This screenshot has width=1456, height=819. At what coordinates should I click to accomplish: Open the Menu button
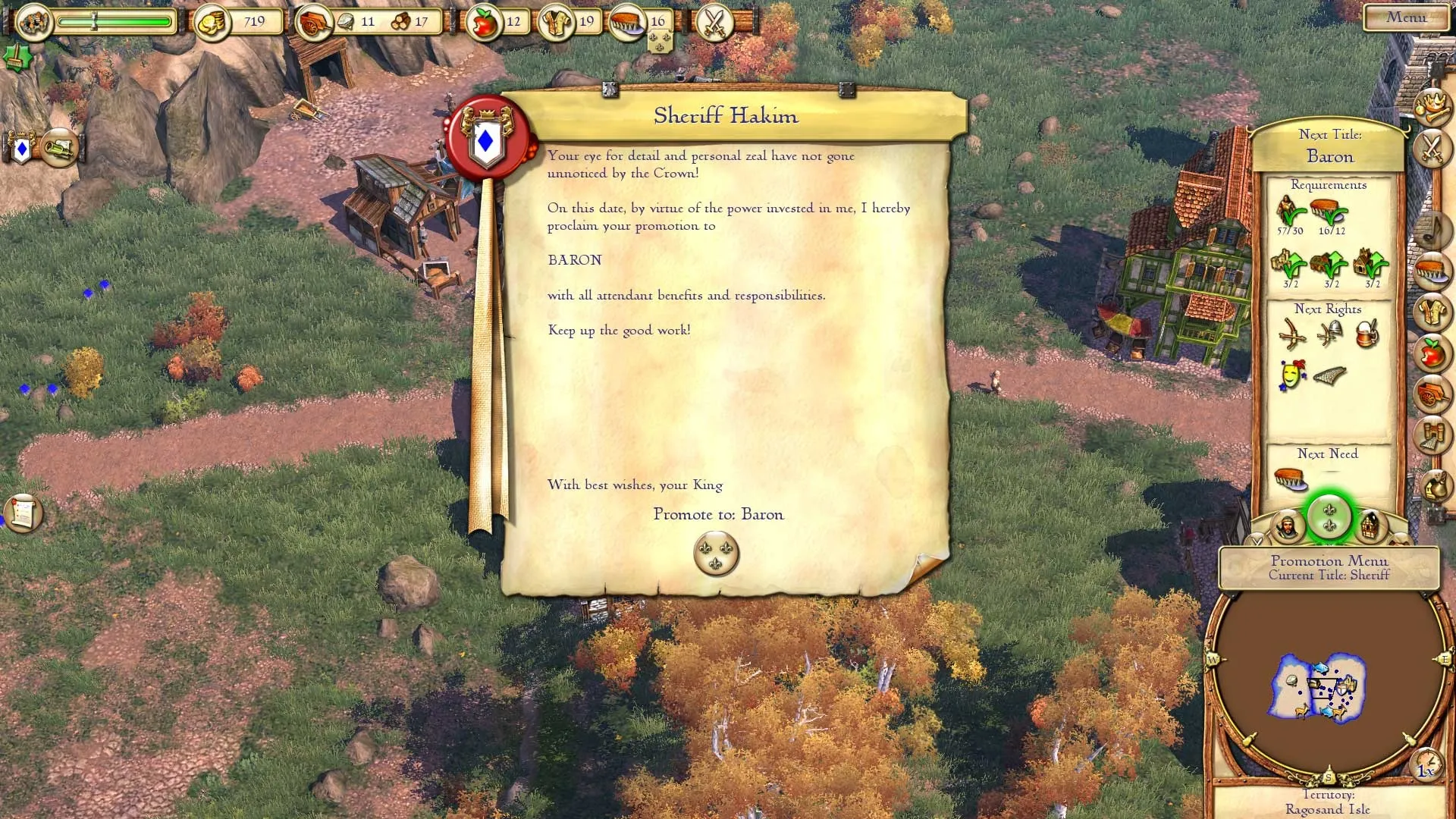click(x=1405, y=17)
